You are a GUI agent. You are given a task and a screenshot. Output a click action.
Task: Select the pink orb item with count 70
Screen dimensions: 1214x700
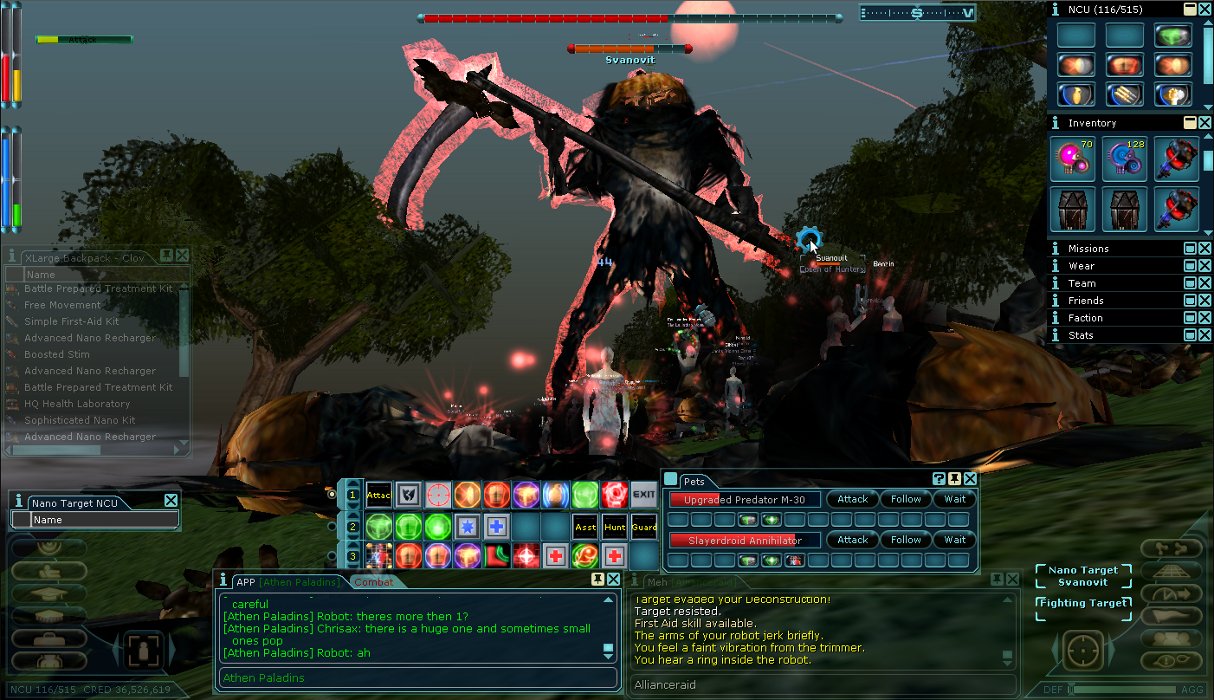[x=1072, y=160]
